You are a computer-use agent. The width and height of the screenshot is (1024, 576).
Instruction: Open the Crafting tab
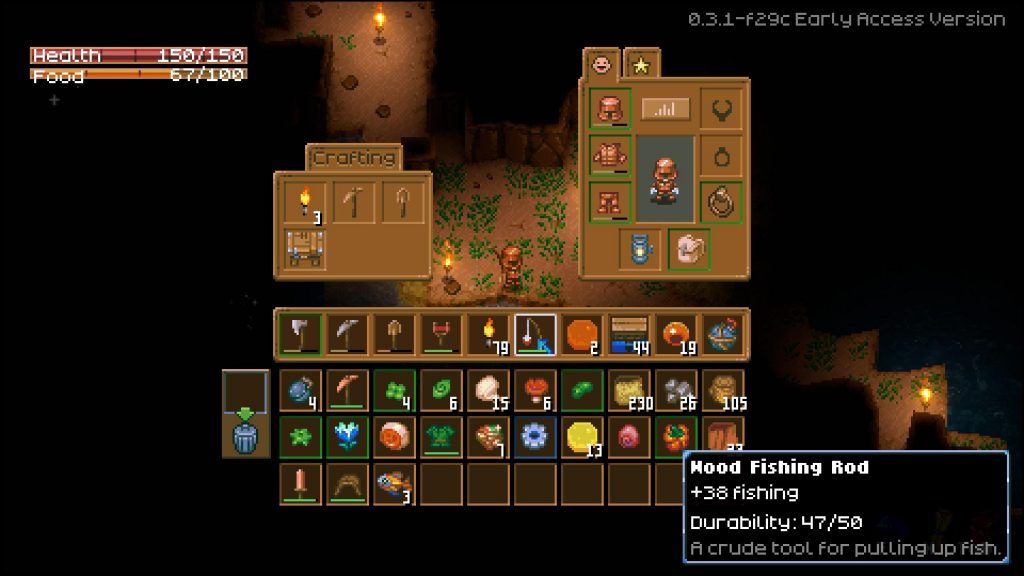(353, 158)
